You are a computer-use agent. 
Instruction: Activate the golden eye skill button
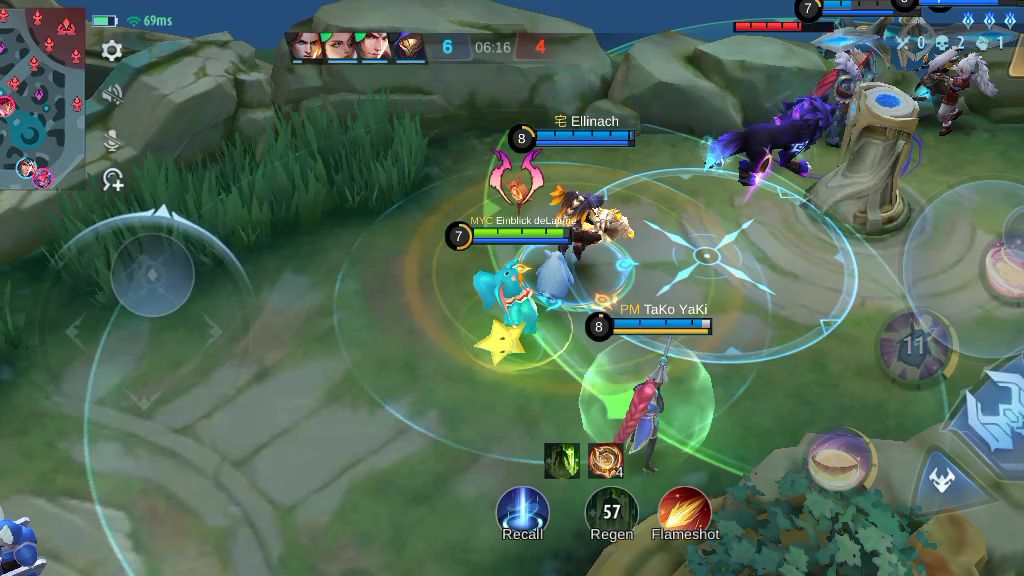pyautogui.click(x=840, y=459)
